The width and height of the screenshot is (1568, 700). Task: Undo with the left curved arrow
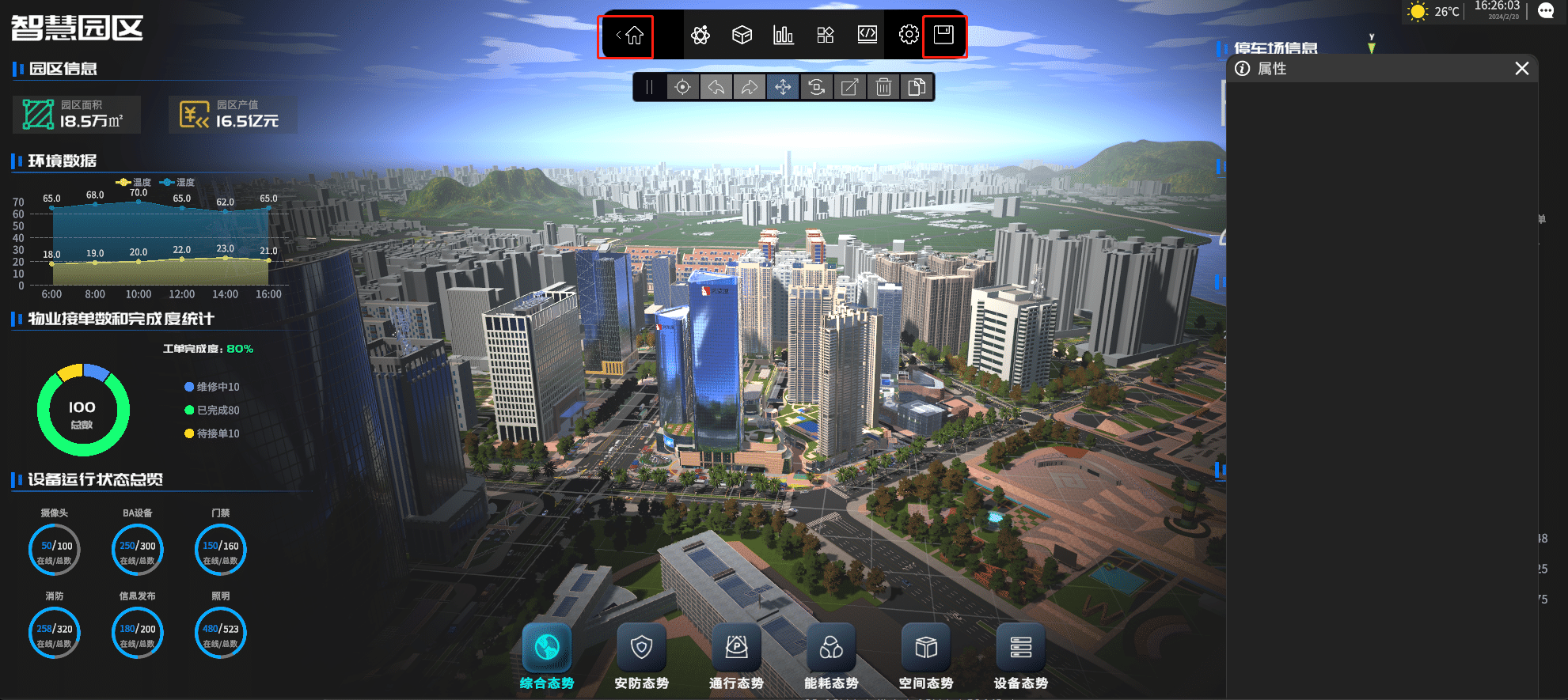point(716,87)
